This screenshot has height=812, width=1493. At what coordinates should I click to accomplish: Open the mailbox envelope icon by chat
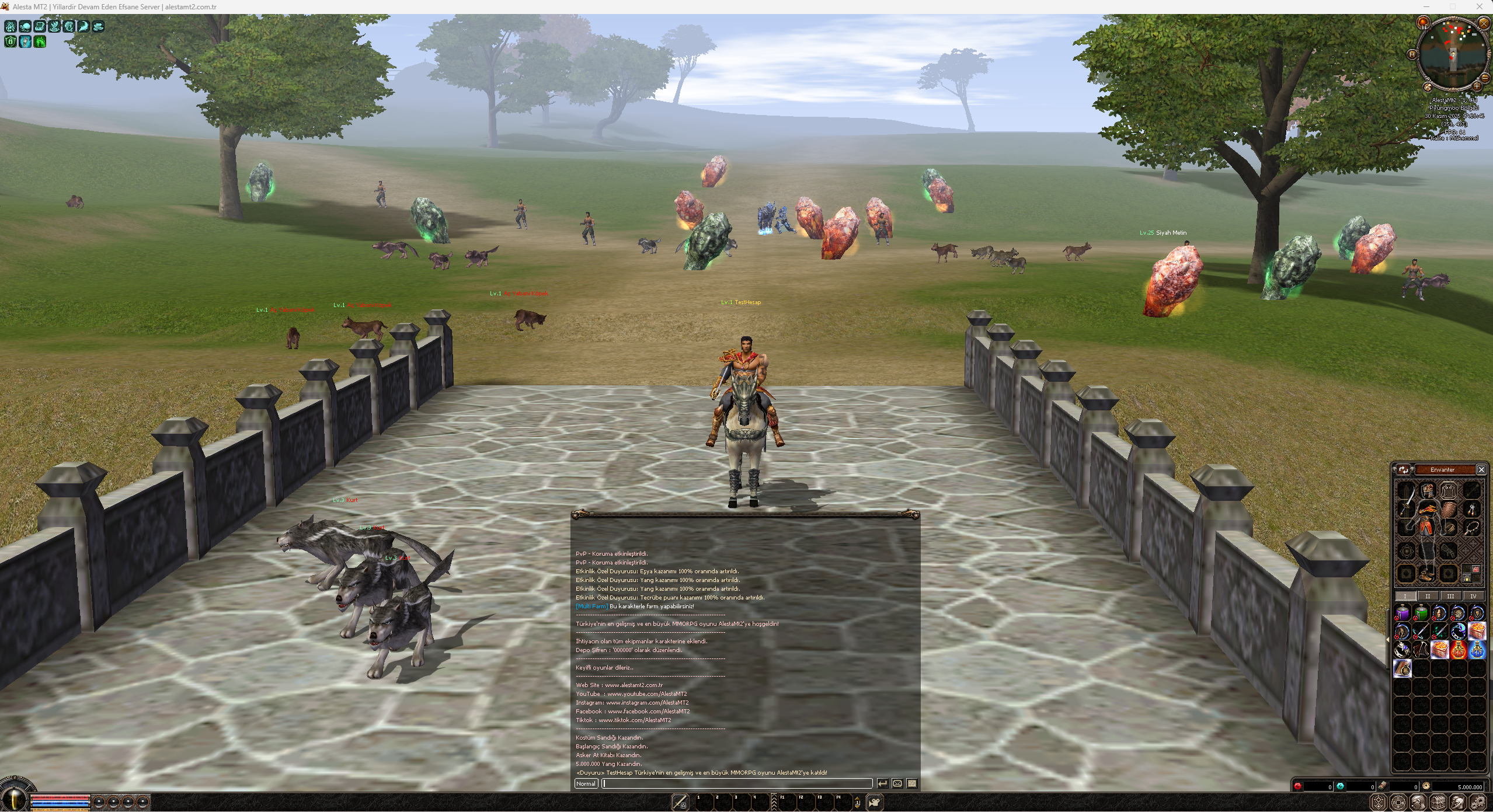pyautogui.click(x=897, y=783)
